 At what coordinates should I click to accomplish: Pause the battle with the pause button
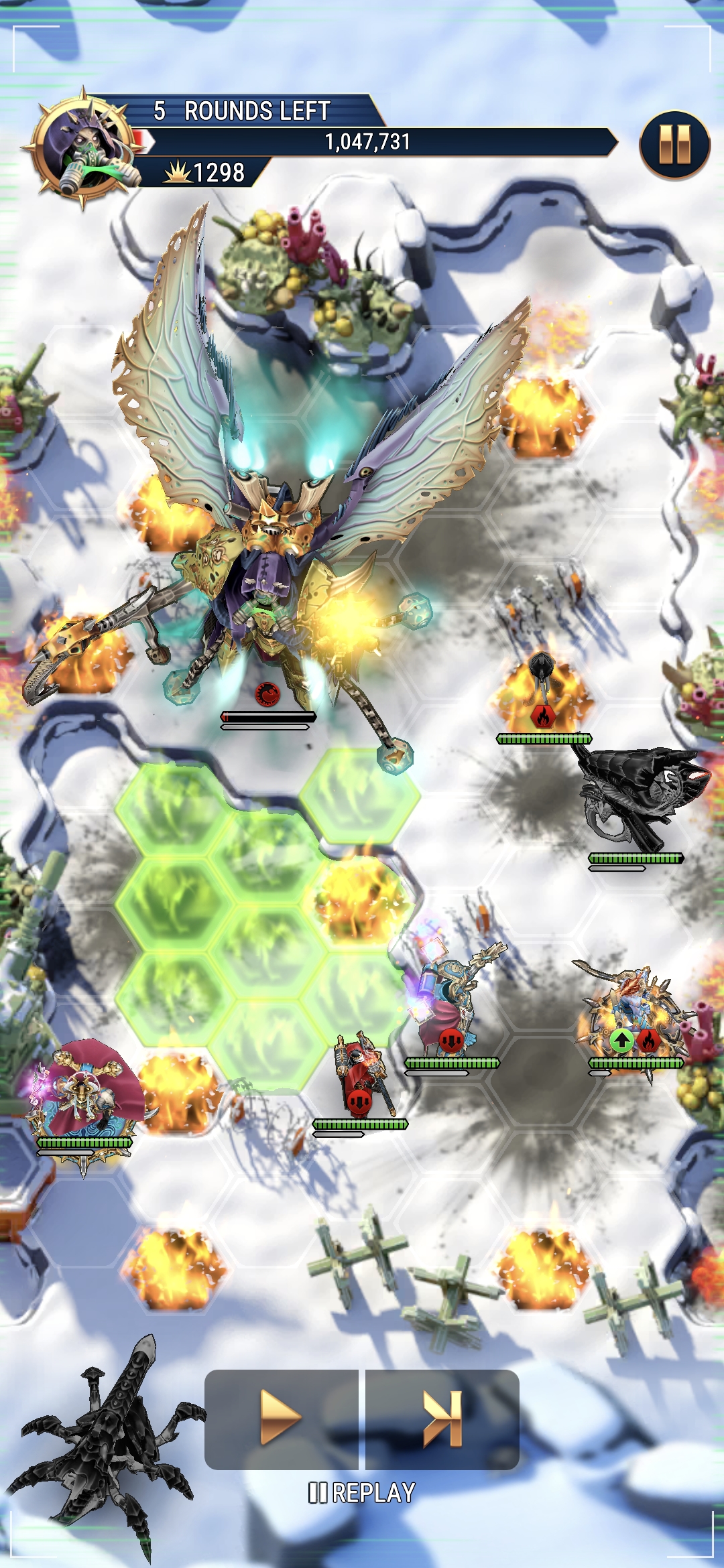pos(674,145)
